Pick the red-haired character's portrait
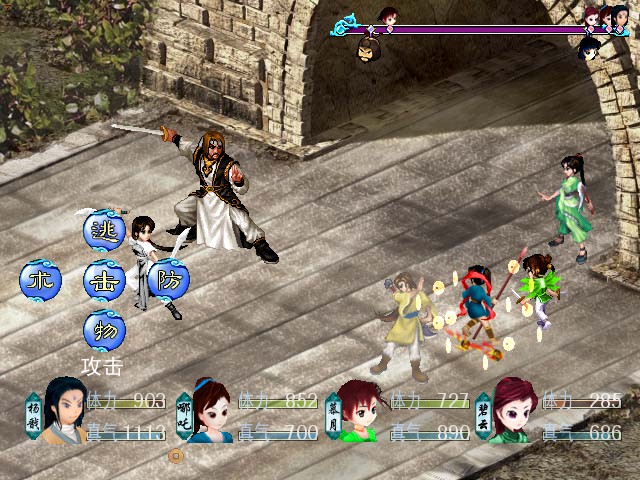 (x=360, y=412)
